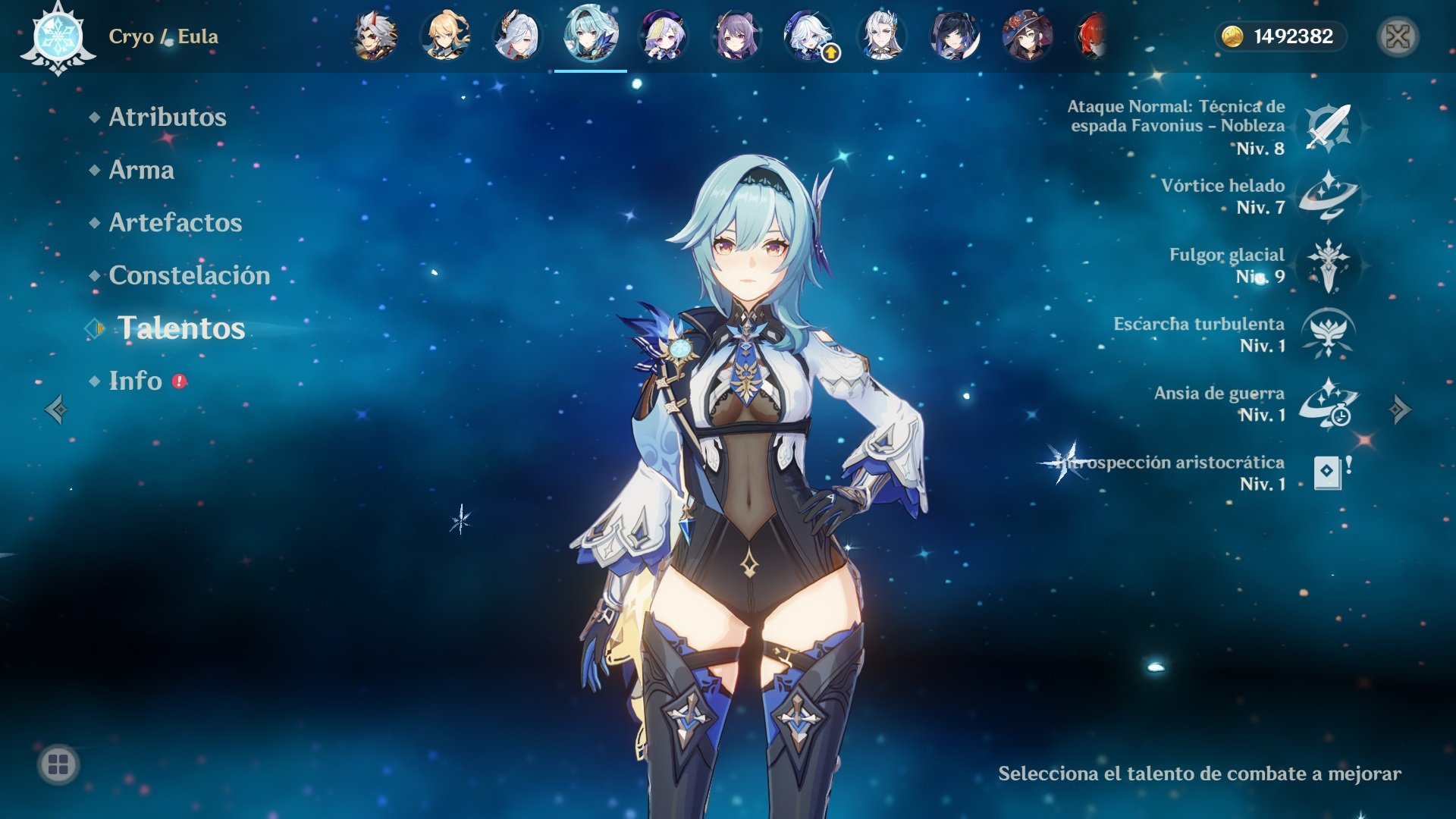Show the Constelación section
The image size is (1456, 819).
190,275
